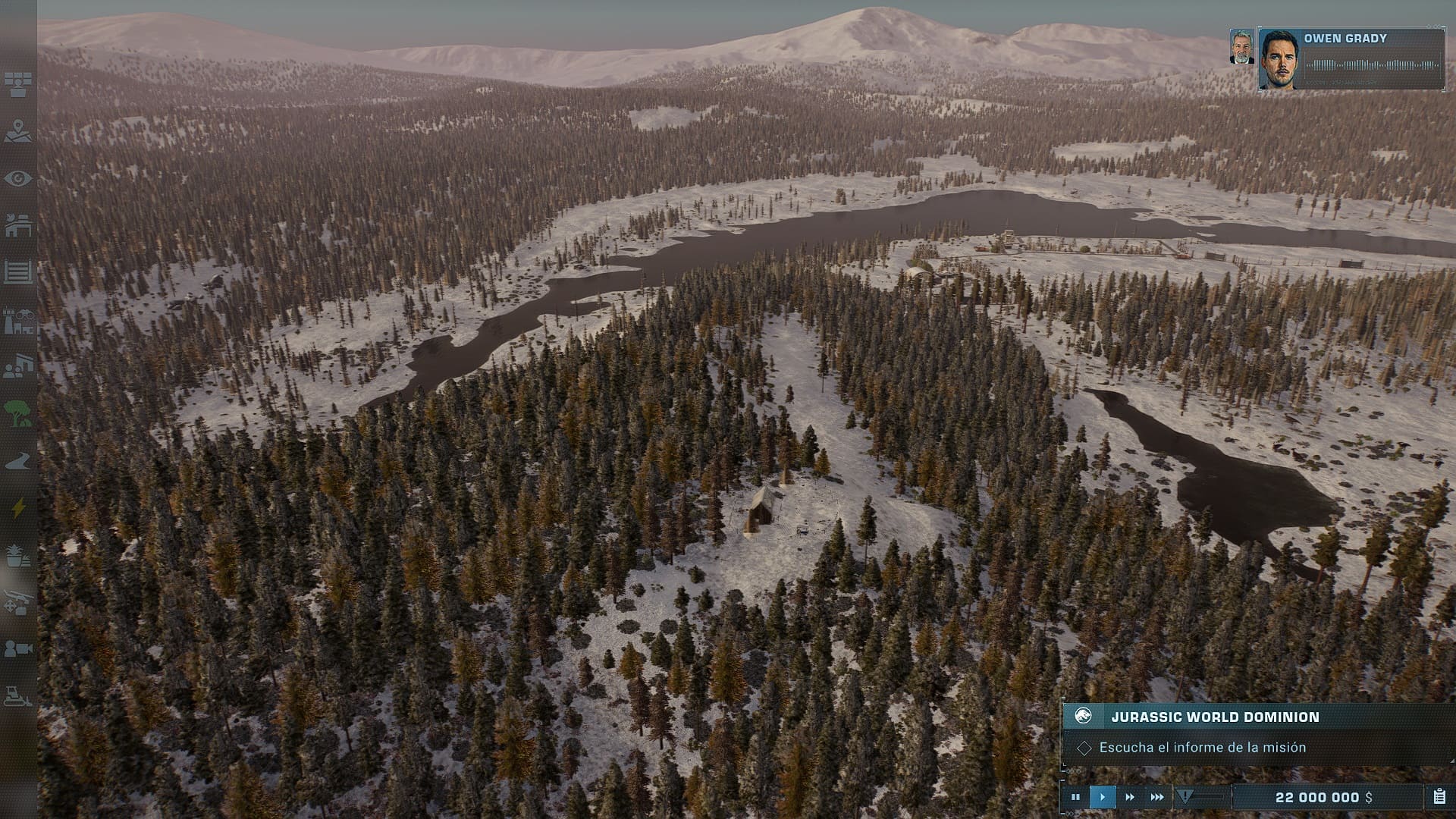
Task: Select the Owen Grady dialogue portrait
Action: point(1280,59)
